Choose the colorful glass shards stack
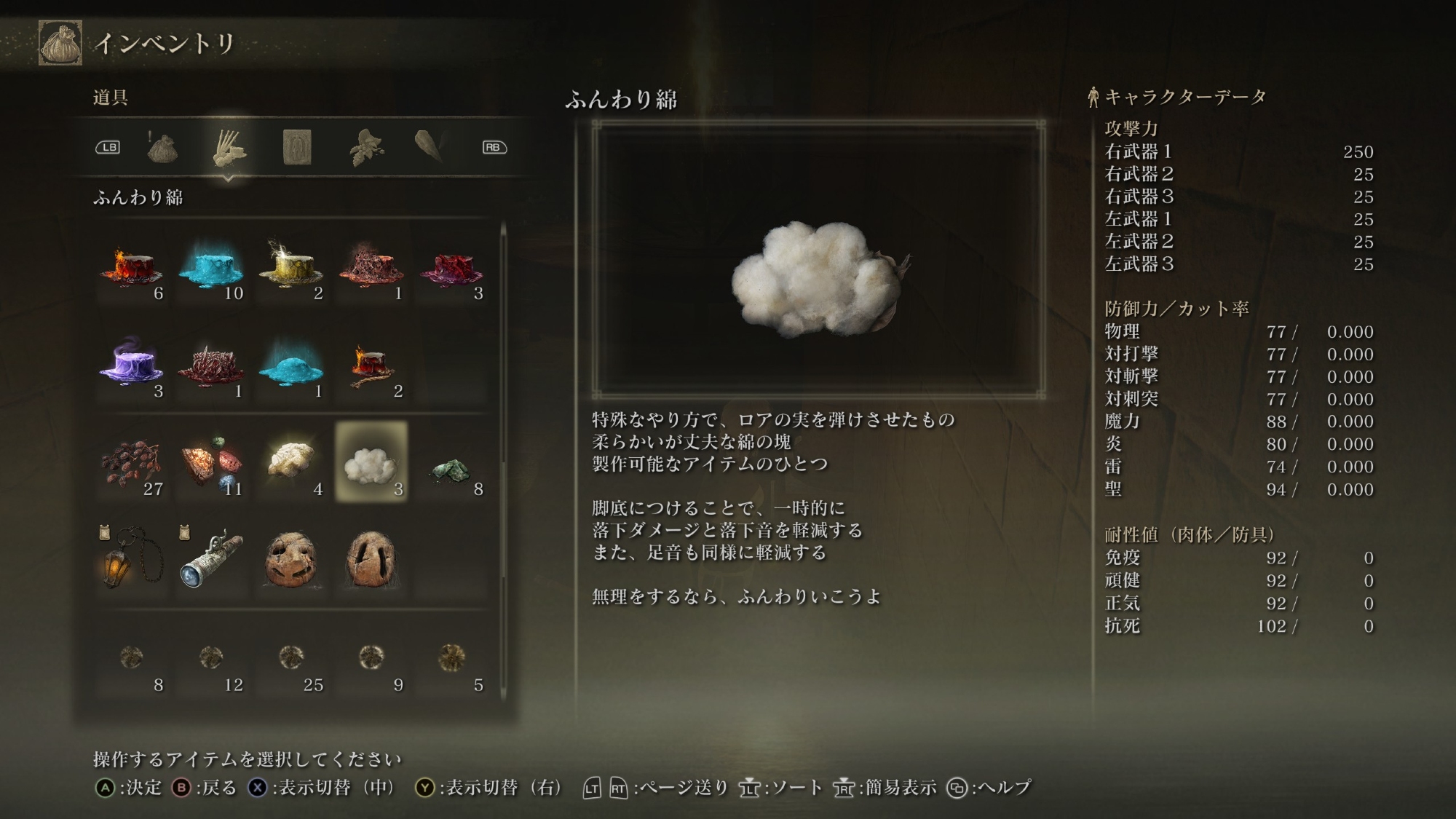 pyautogui.click(x=211, y=462)
